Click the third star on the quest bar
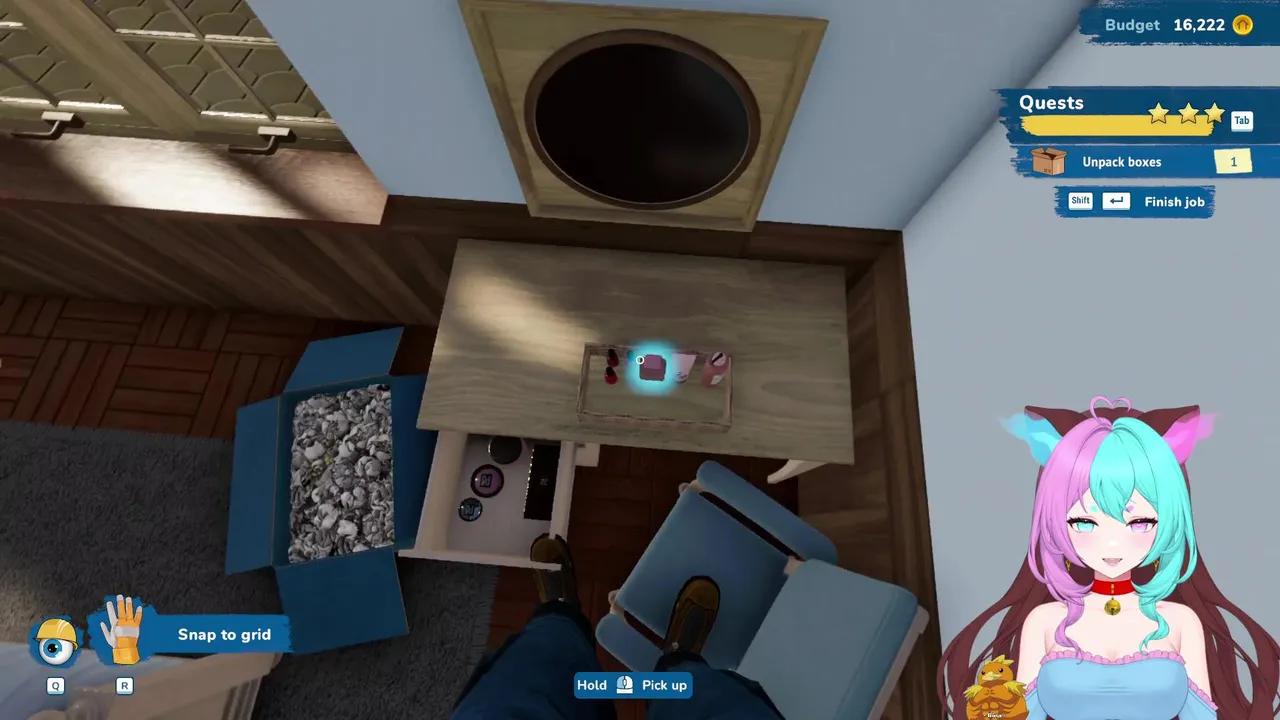This screenshot has height=720, width=1280. (1214, 114)
